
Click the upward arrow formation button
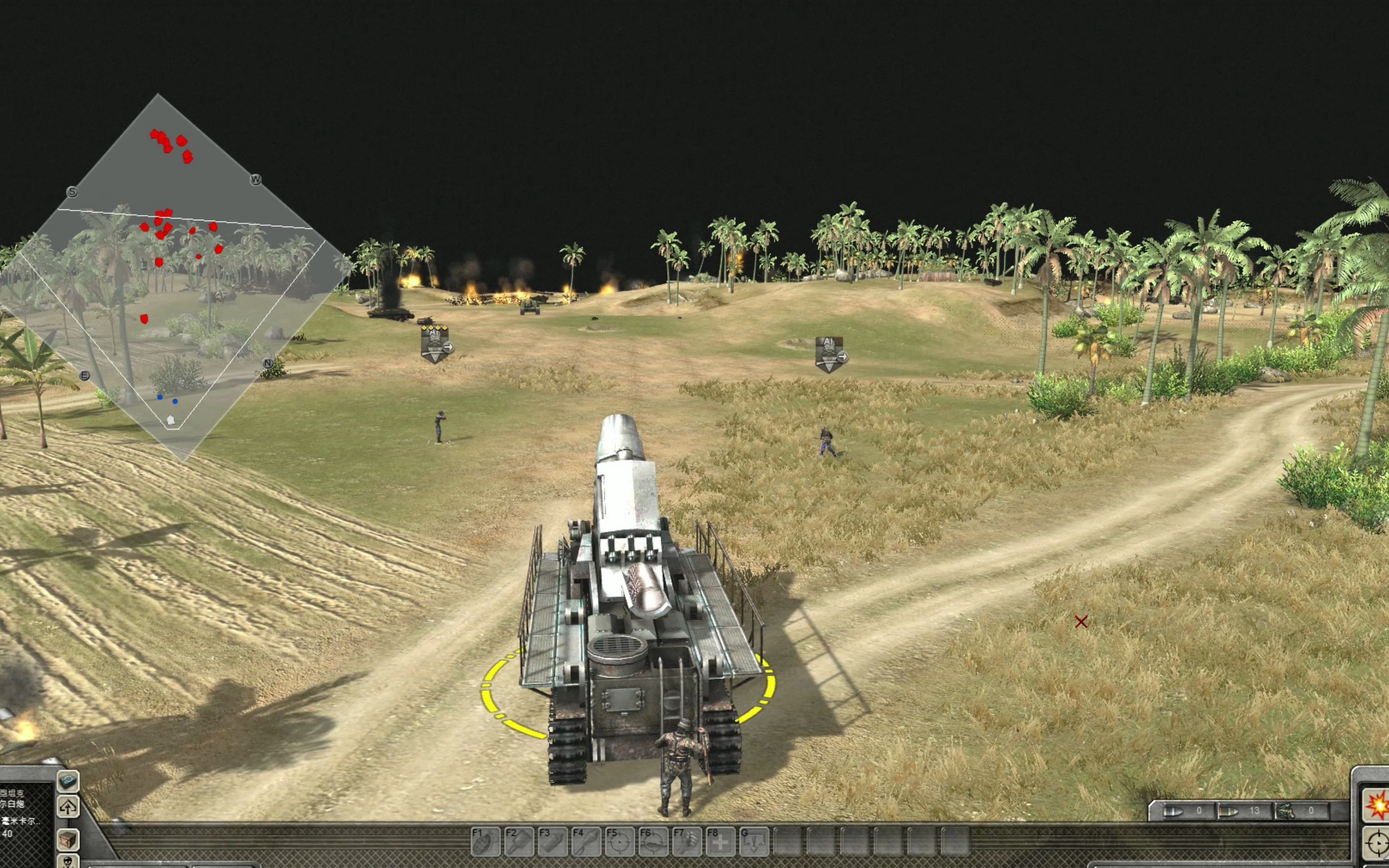tap(68, 807)
